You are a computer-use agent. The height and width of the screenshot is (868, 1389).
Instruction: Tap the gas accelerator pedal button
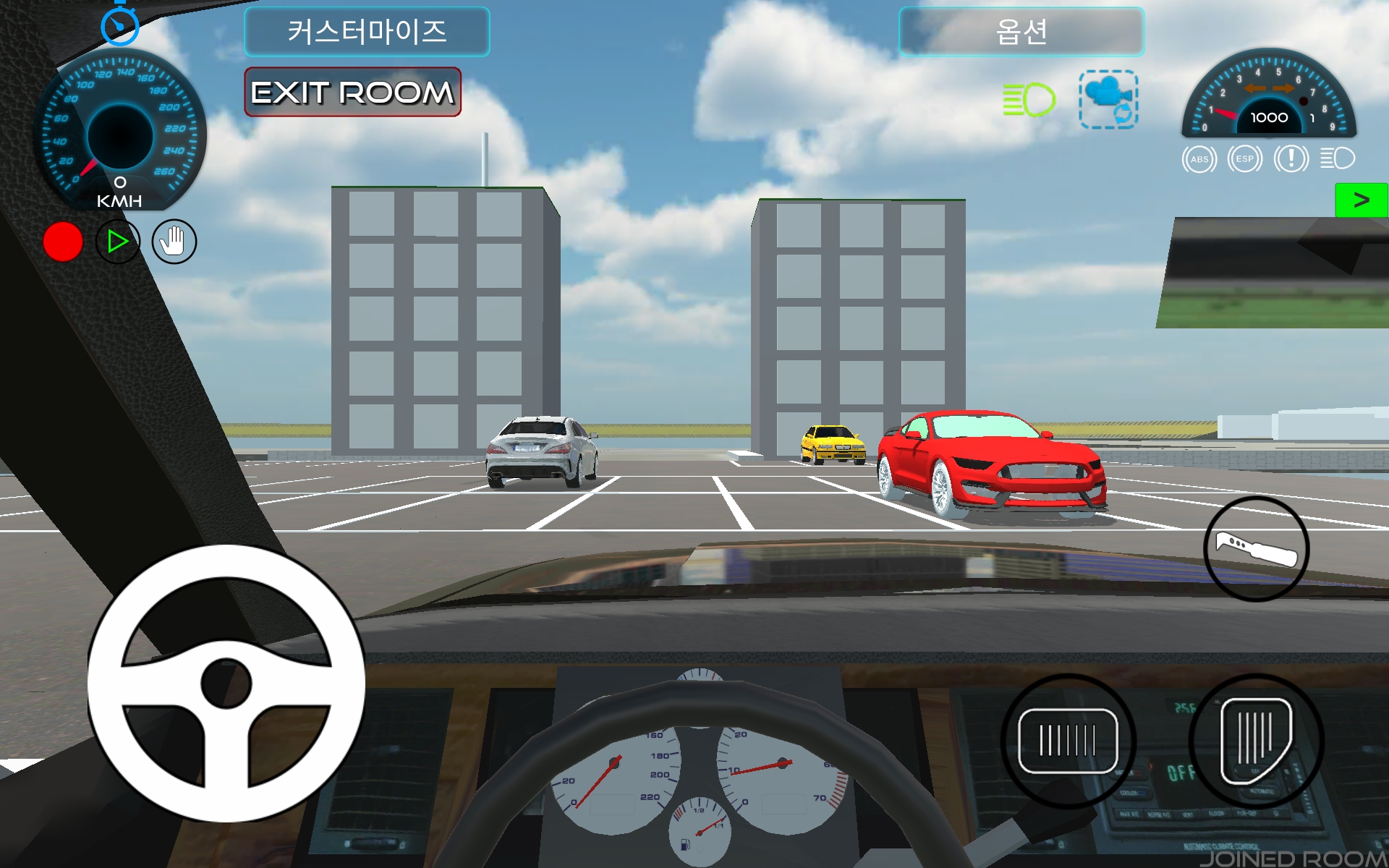tap(1256, 741)
